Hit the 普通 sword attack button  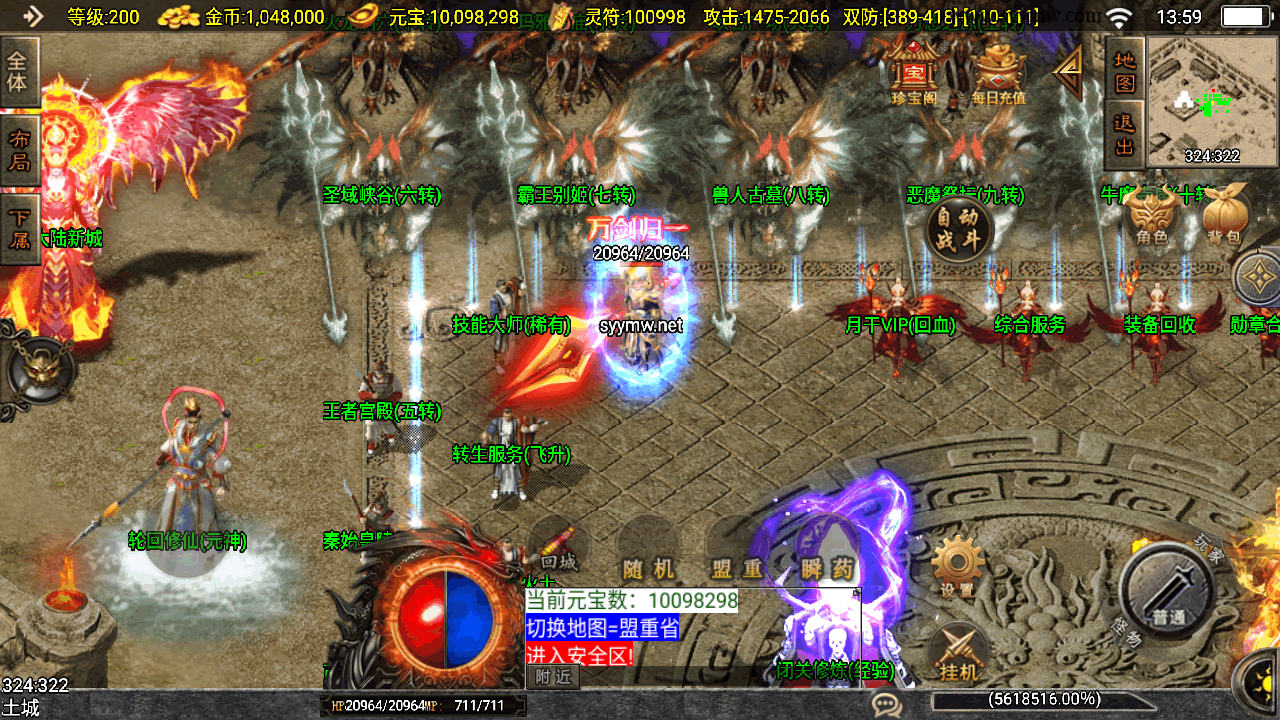(1167, 591)
